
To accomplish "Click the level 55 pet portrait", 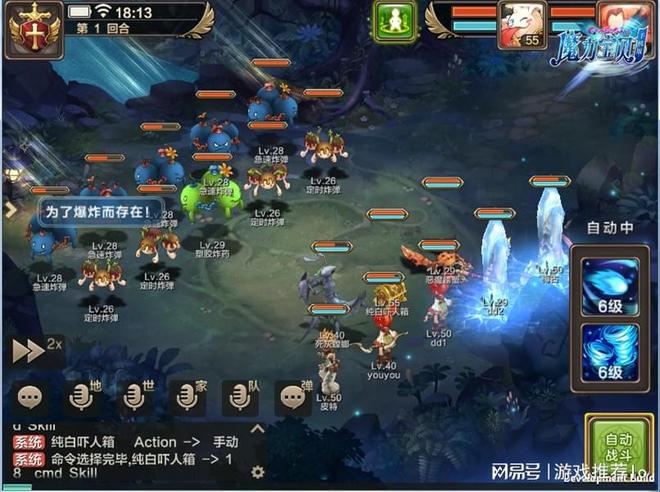I will [x=520, y=24].
